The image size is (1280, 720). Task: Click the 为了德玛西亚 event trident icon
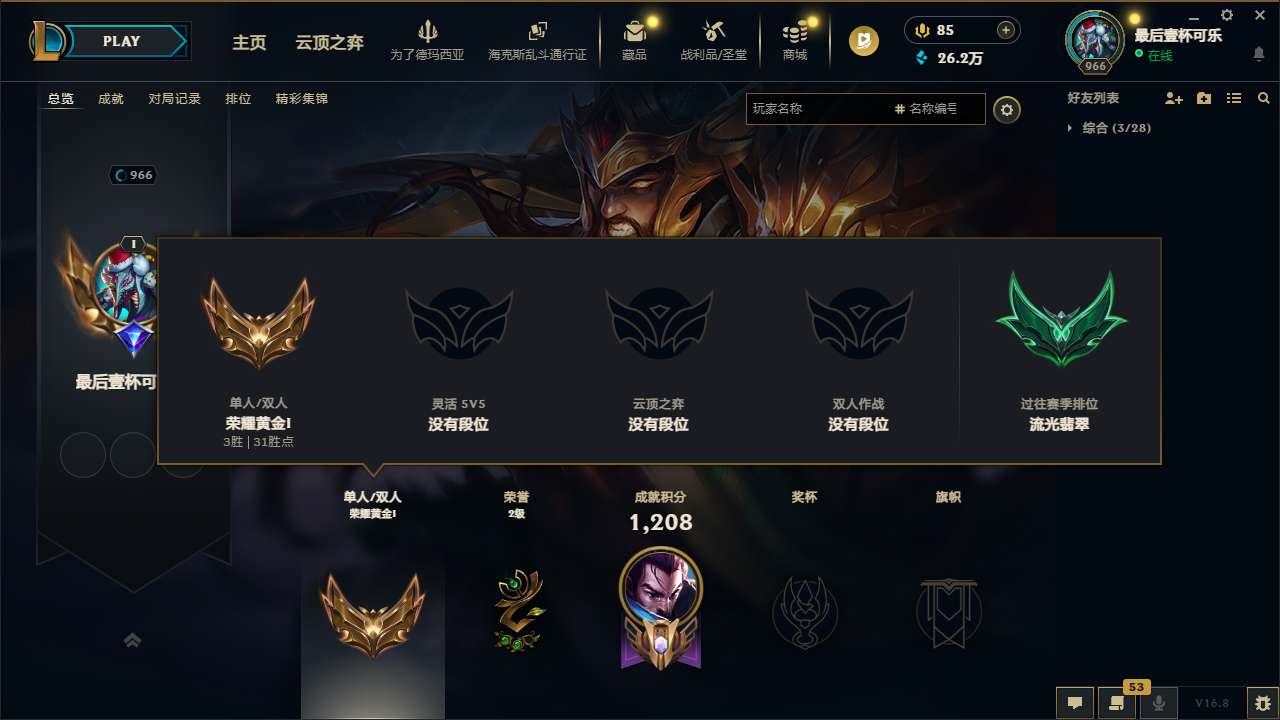[429, 33]
